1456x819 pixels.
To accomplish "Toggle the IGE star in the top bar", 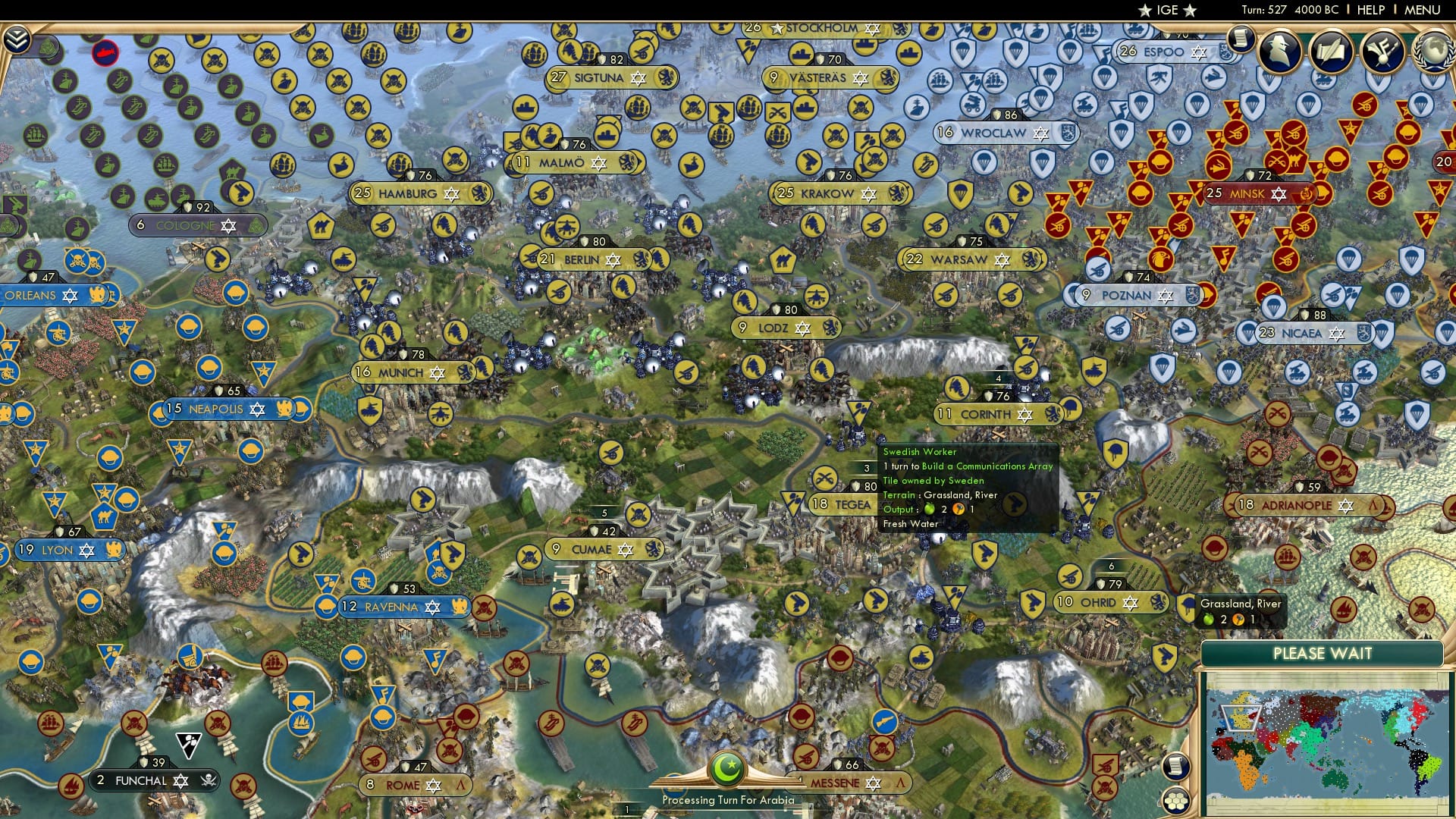I will tap(1145, 11).
